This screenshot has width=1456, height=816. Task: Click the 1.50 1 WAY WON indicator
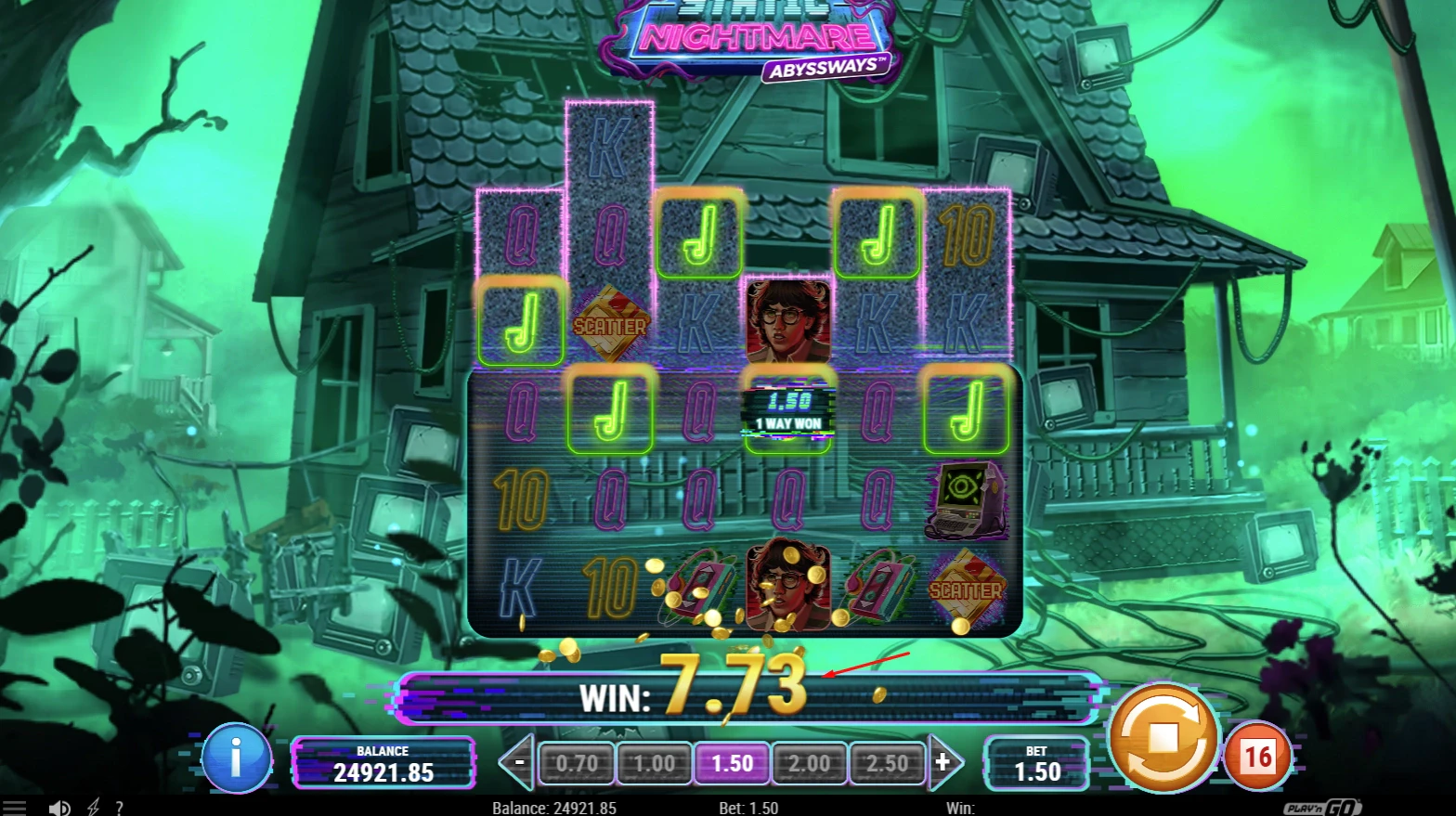788,411
